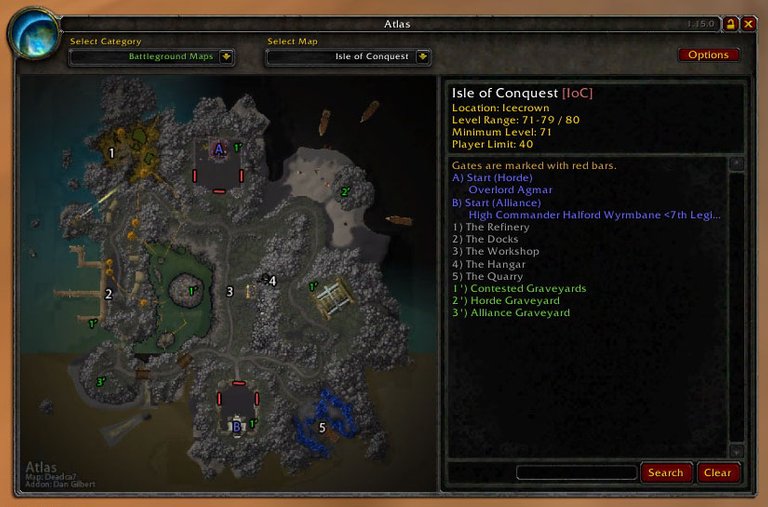The width and height of the screenshot is (768, 507).
Task: Open the Atlas Options panel
Action: tap(708, 55)
